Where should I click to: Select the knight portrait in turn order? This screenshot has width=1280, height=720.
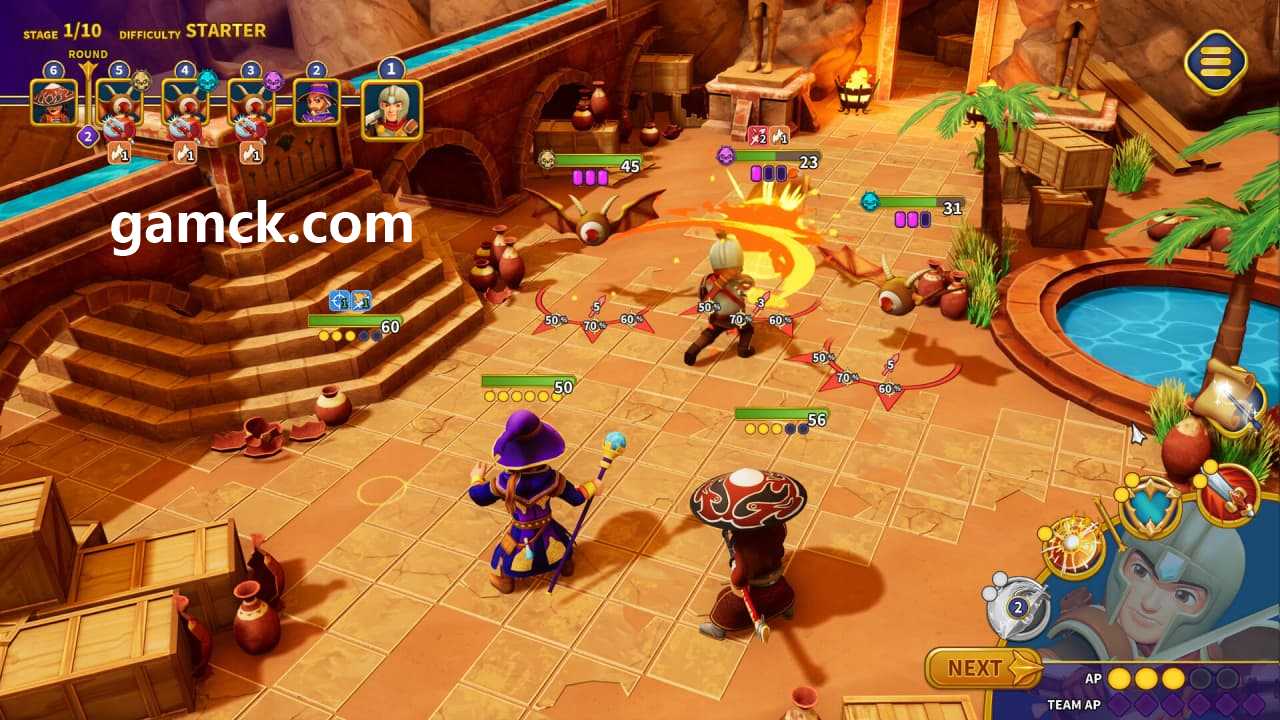(391, 109)
